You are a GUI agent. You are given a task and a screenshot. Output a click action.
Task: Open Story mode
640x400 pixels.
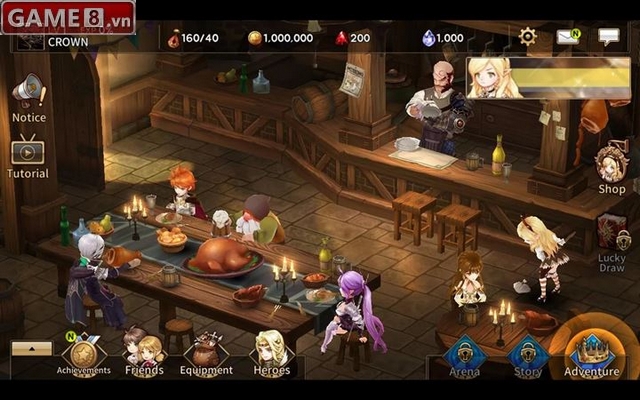click(x=528, y=357)
